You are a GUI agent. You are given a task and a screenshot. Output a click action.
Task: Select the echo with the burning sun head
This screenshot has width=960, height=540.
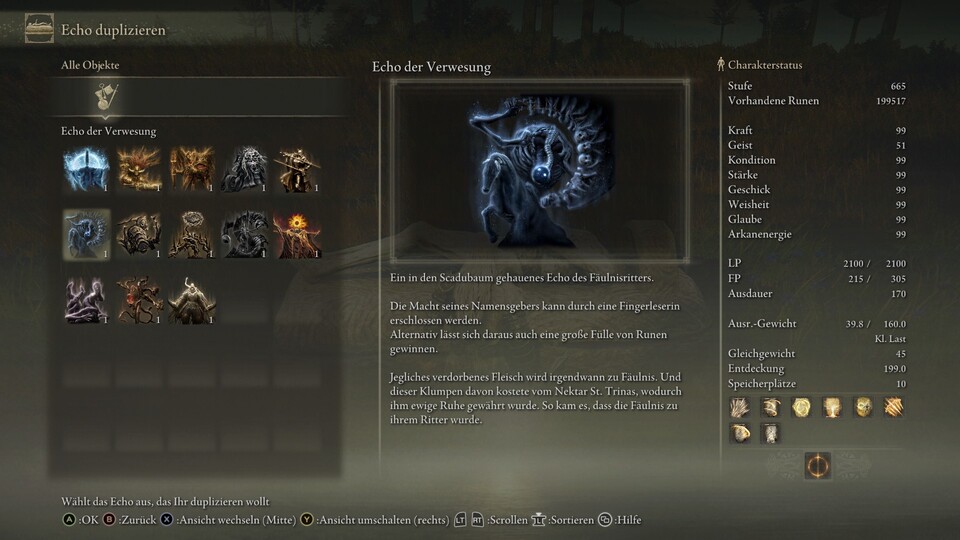(298, 233)
